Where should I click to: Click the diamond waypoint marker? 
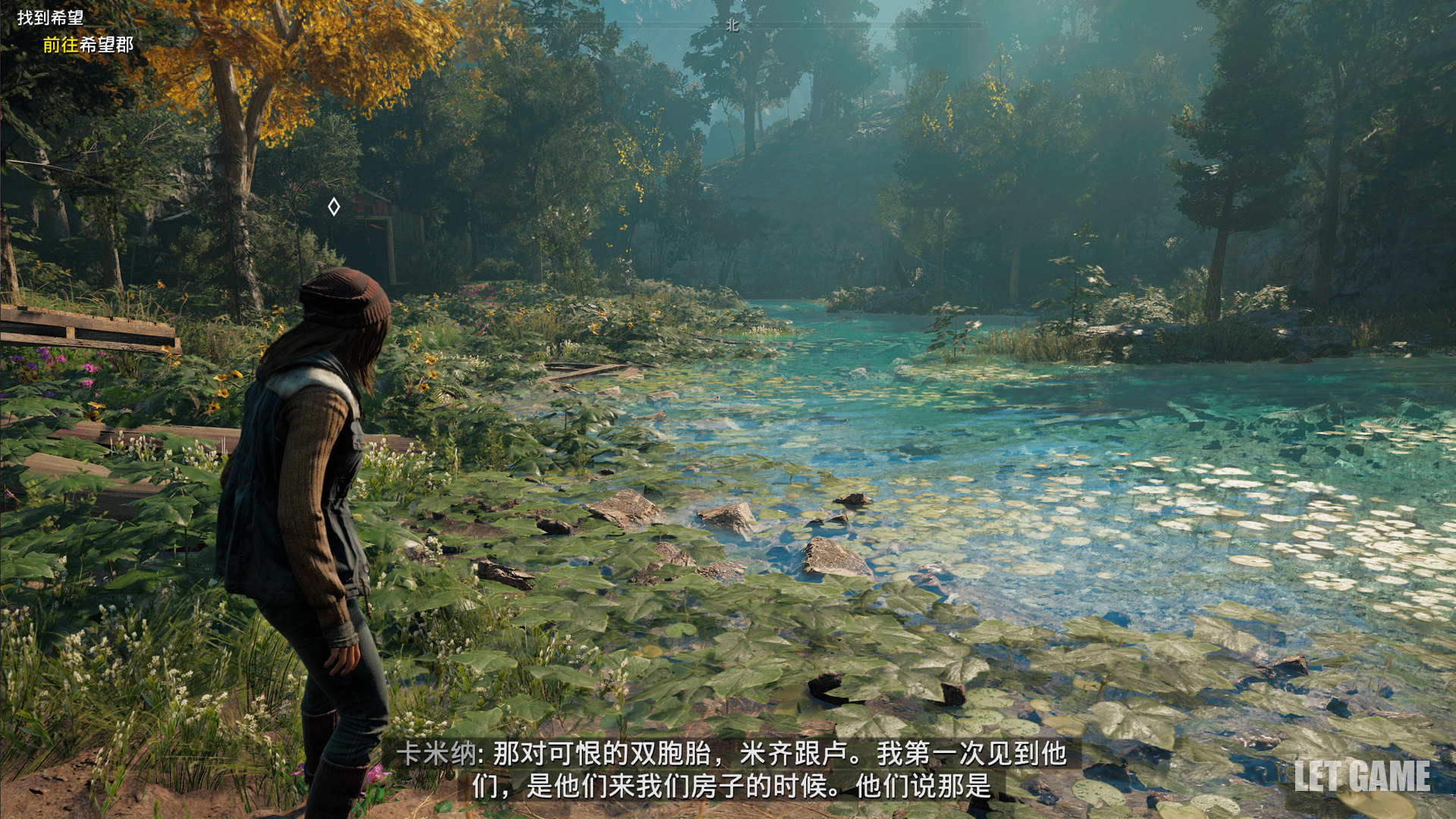click(x=334, y=206)
